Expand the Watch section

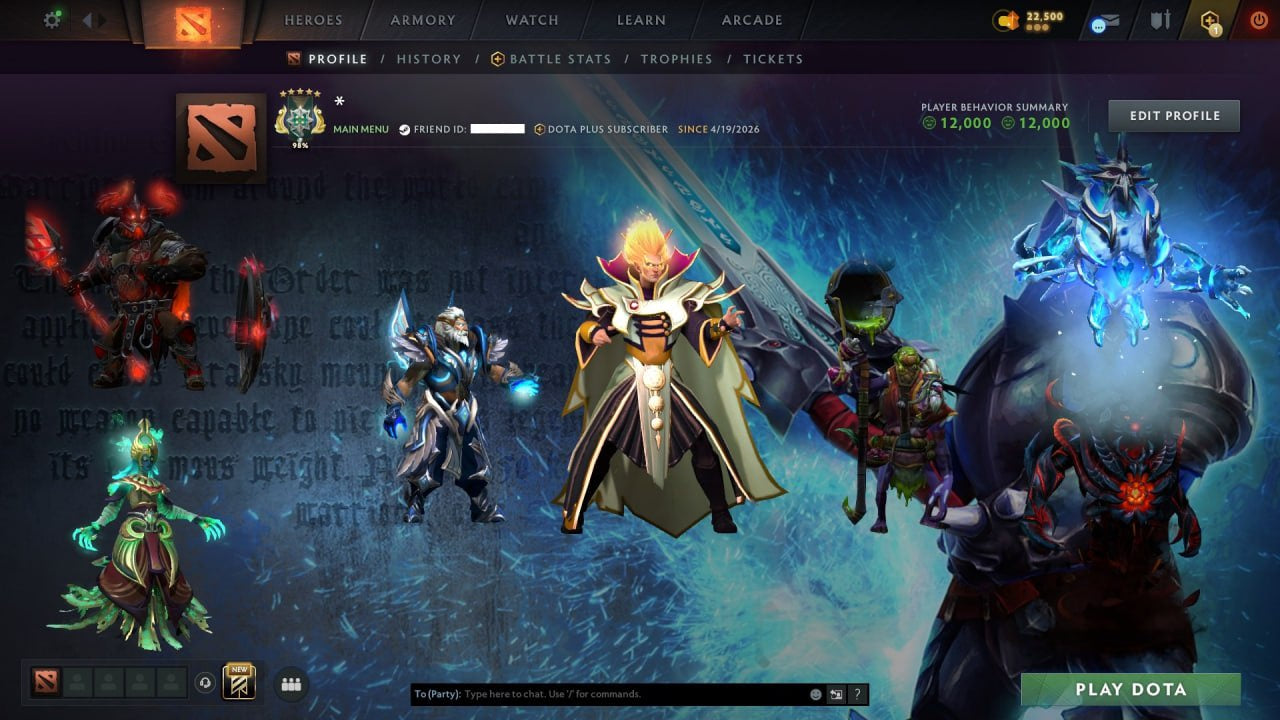pyautogui.click(x=531, y=19)
